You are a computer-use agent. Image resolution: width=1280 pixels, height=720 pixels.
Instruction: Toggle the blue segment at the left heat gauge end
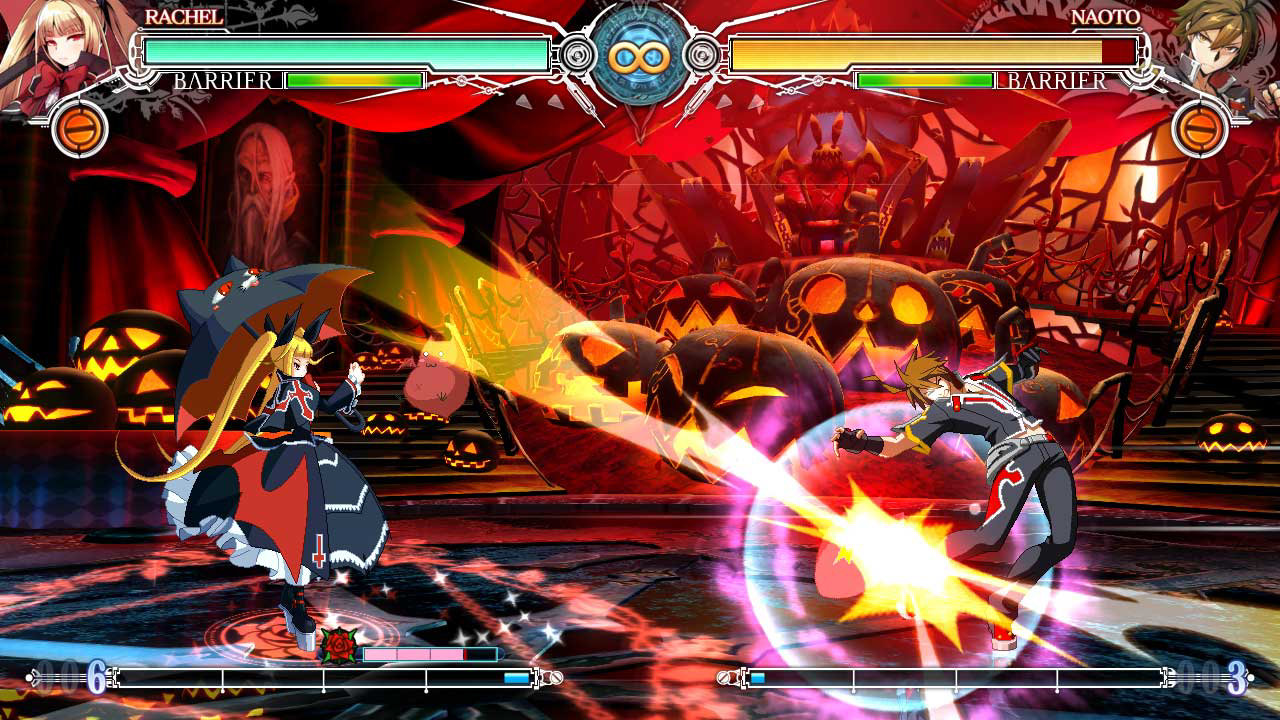(x=515, y=677)
